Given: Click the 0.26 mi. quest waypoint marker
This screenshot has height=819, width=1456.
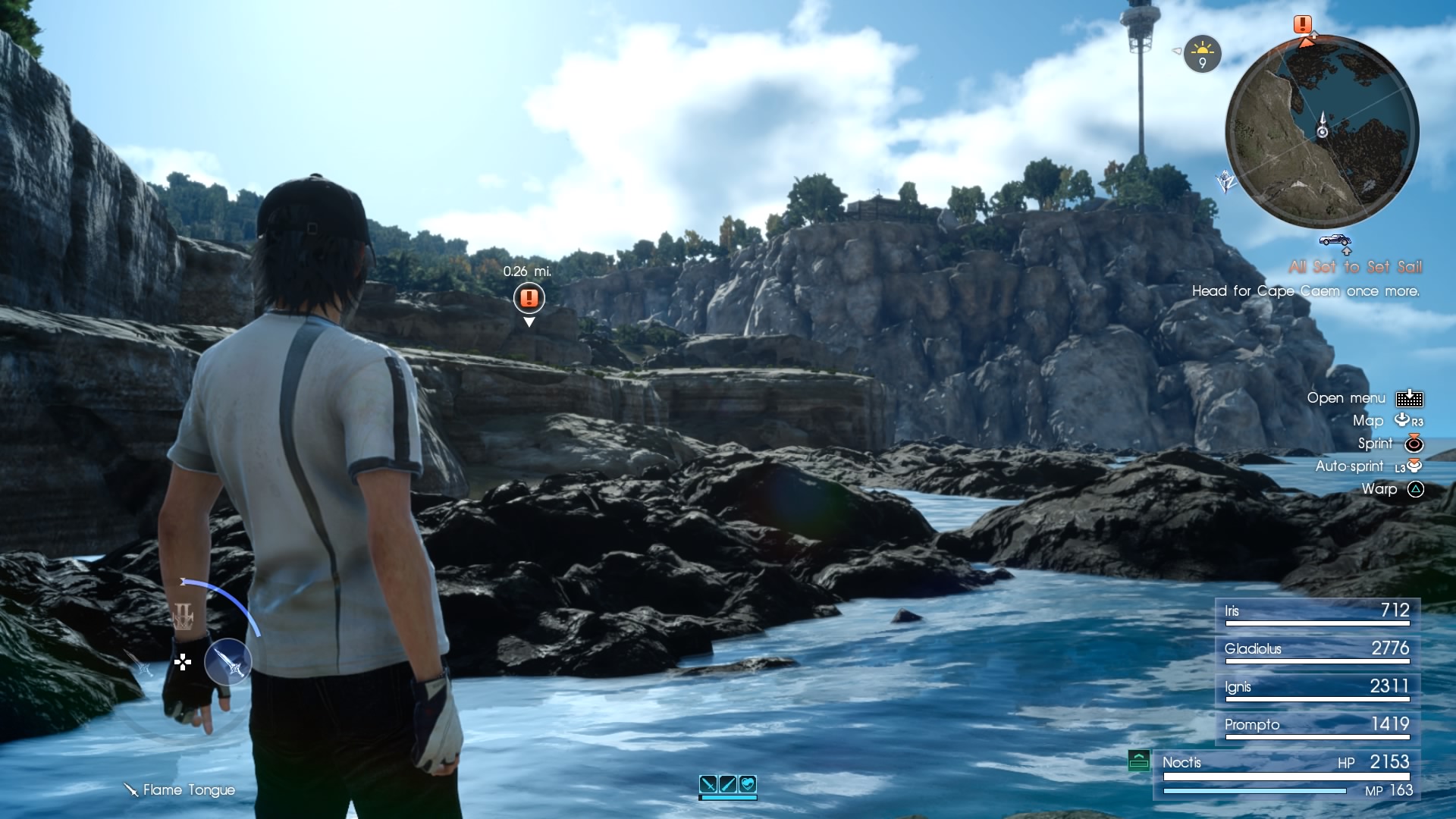Looking at the screenshot, I should click(x=529, y=297).
